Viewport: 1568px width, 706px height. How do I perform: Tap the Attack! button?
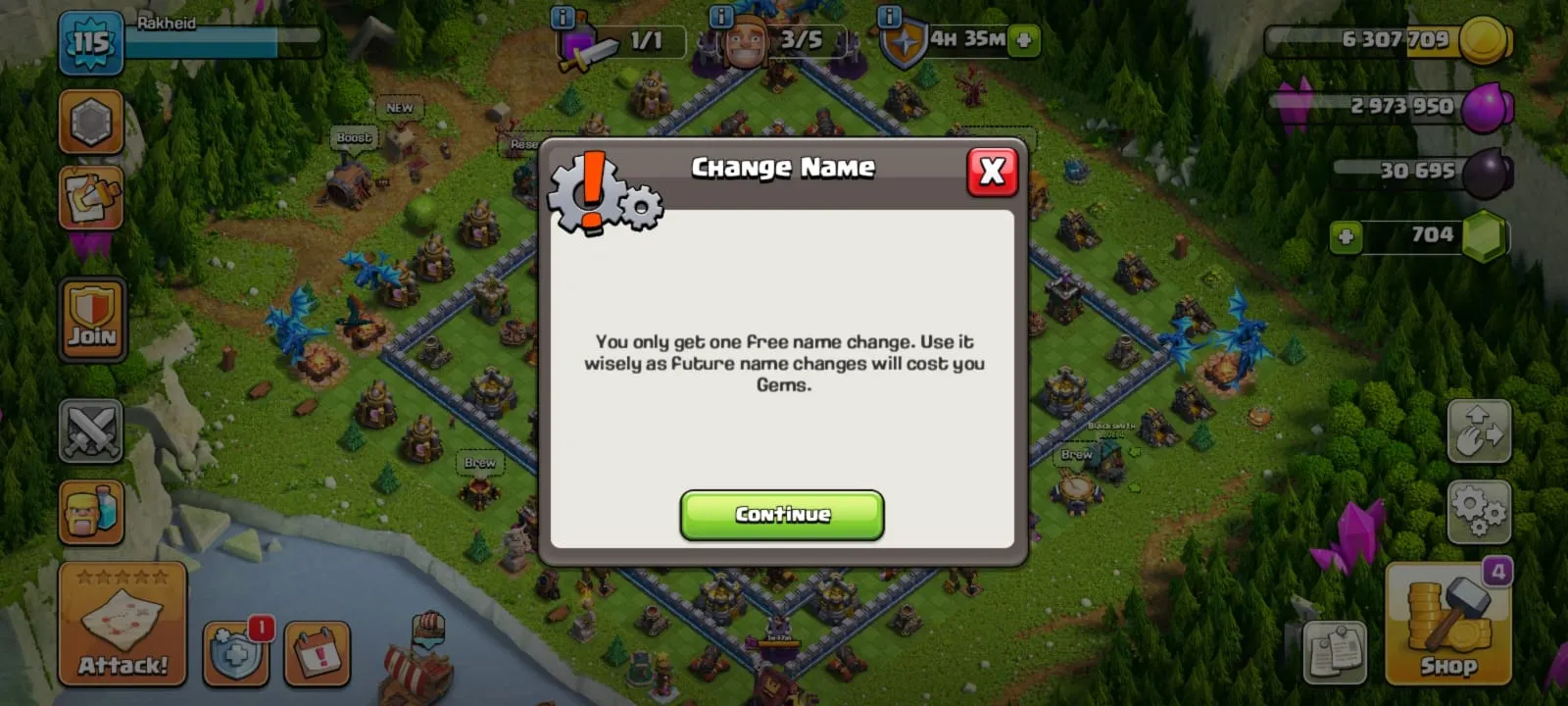122,623
